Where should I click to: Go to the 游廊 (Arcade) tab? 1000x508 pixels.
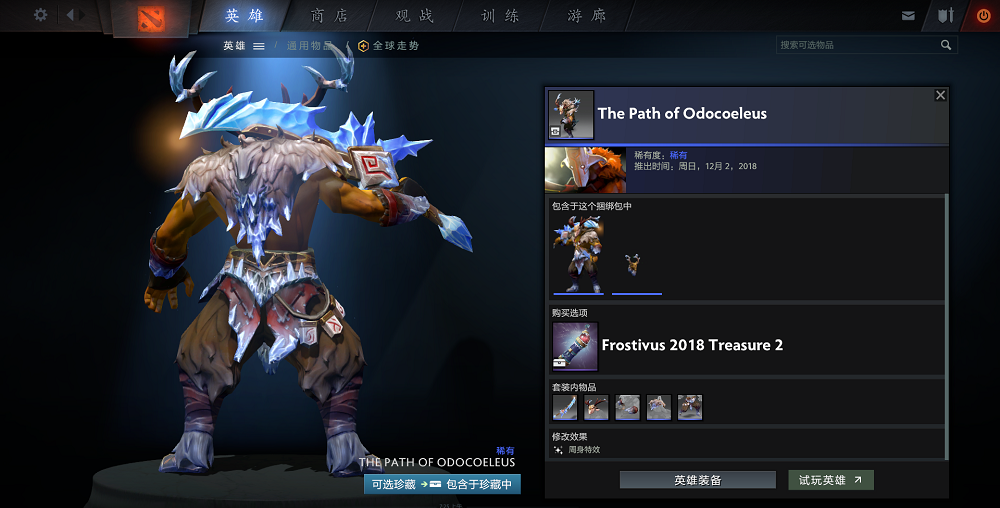click(x=586, y=16)
